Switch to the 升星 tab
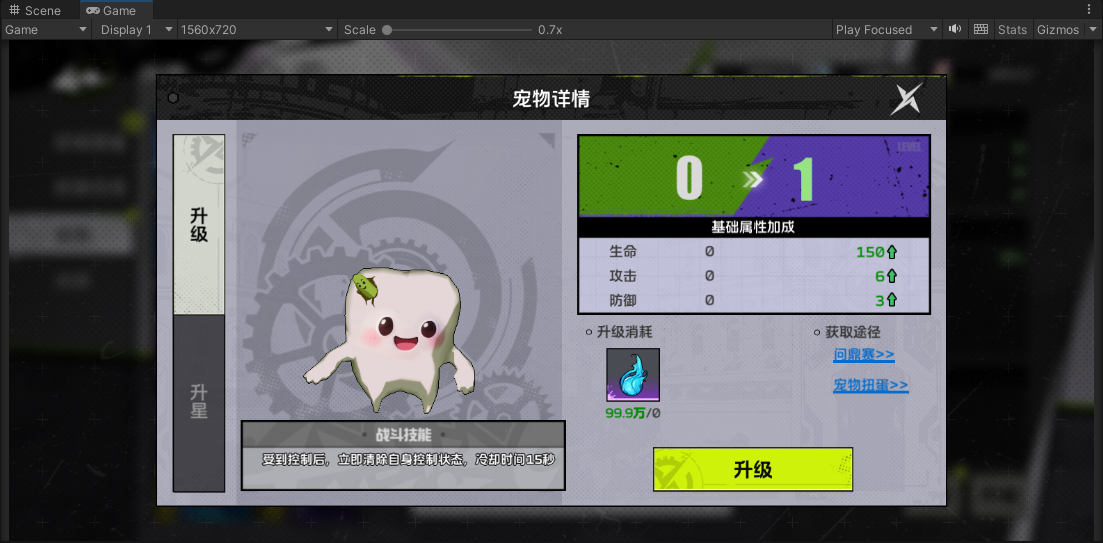Image resolution: width=1103 pixels, height=543 pixels. tap(199, 401)
